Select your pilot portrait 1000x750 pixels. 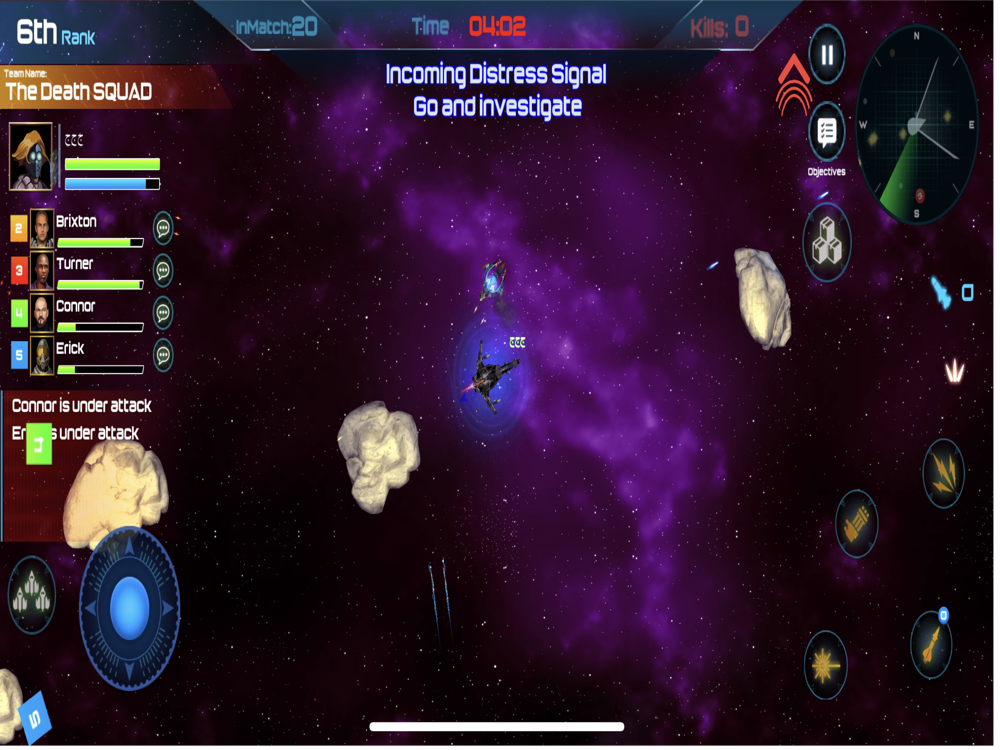[31, 157]
